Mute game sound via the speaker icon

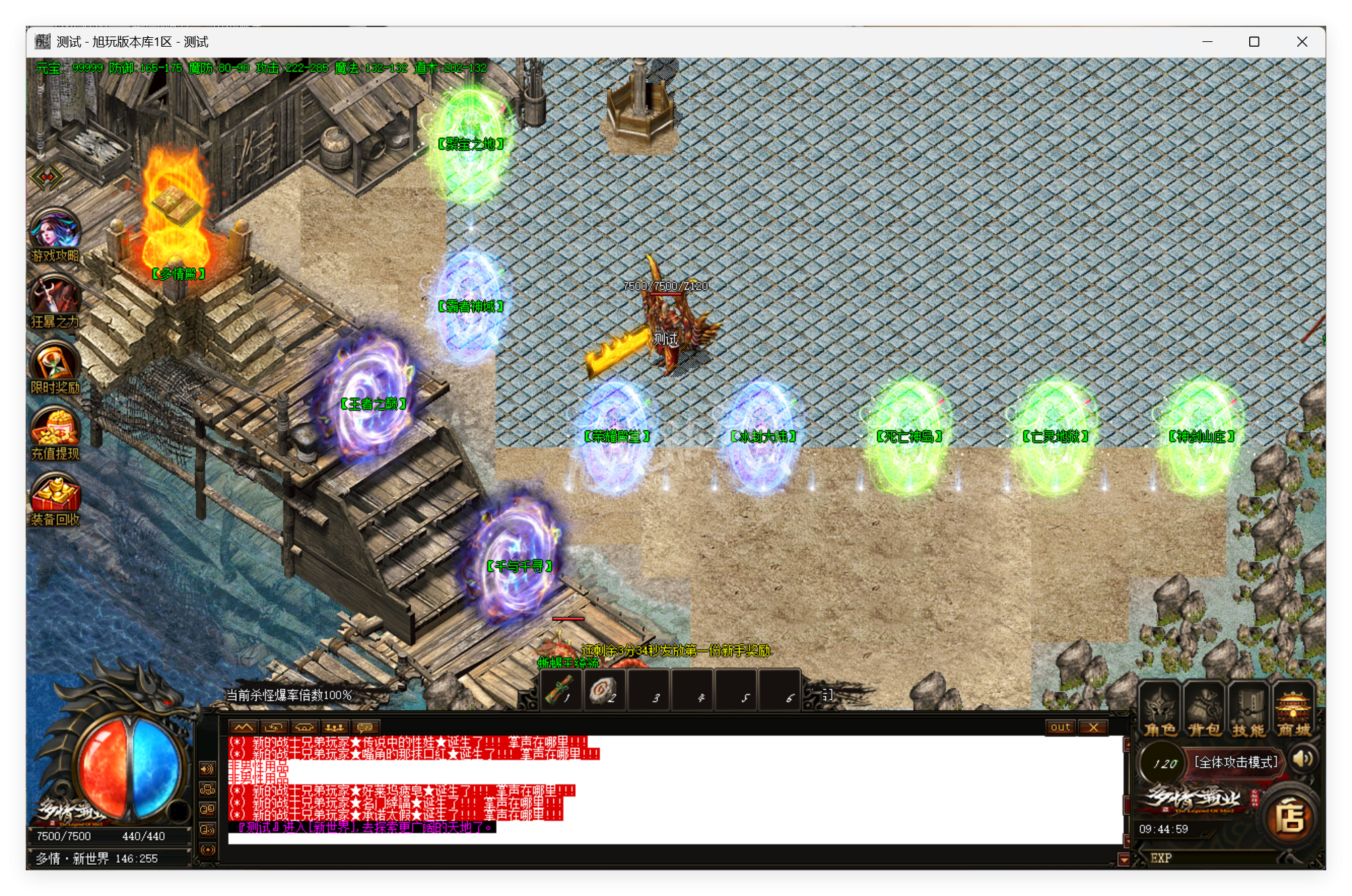[x=1301, y=759]
